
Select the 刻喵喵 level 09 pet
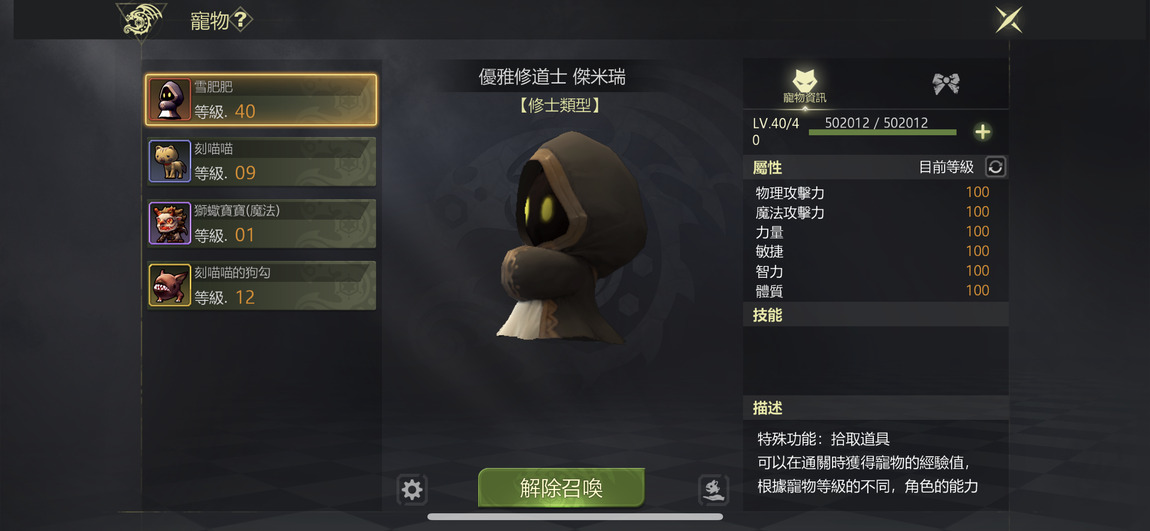261,161
